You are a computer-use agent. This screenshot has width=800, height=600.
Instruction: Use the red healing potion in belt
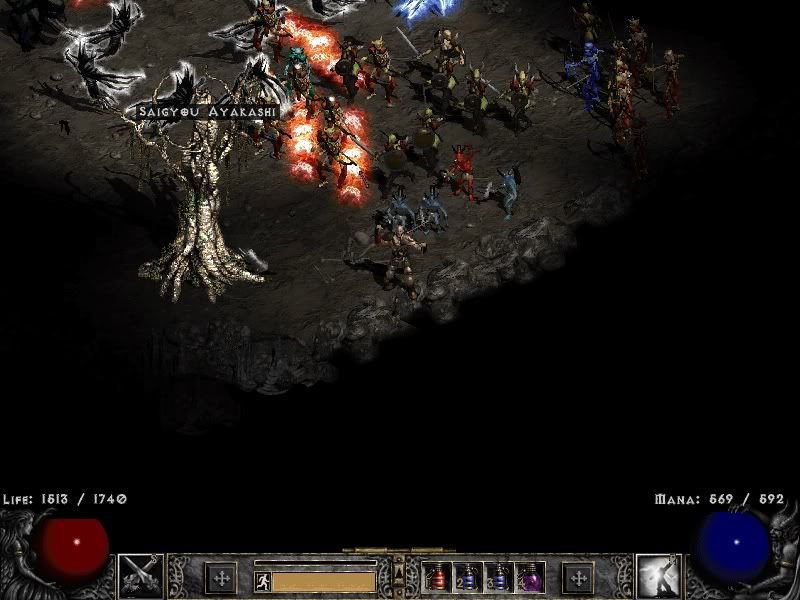[437, 578]
